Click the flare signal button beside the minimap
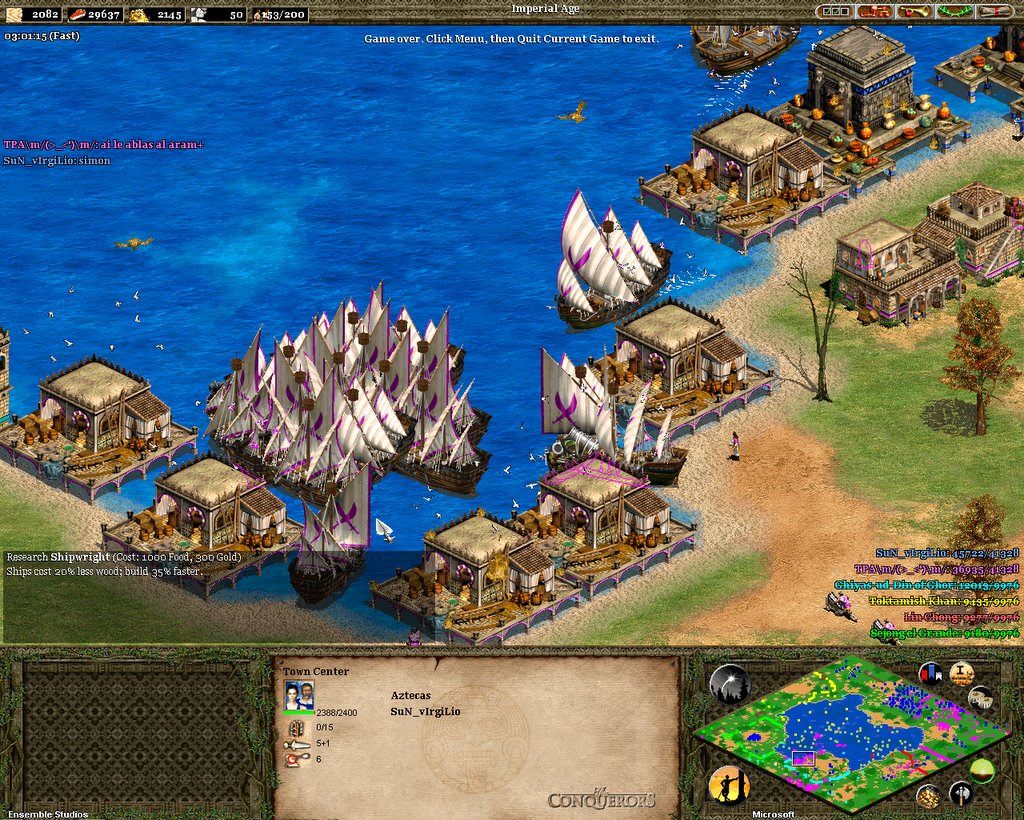This screenshot has width=1024, height=820. pyautogui.click(x=729, y=684)
